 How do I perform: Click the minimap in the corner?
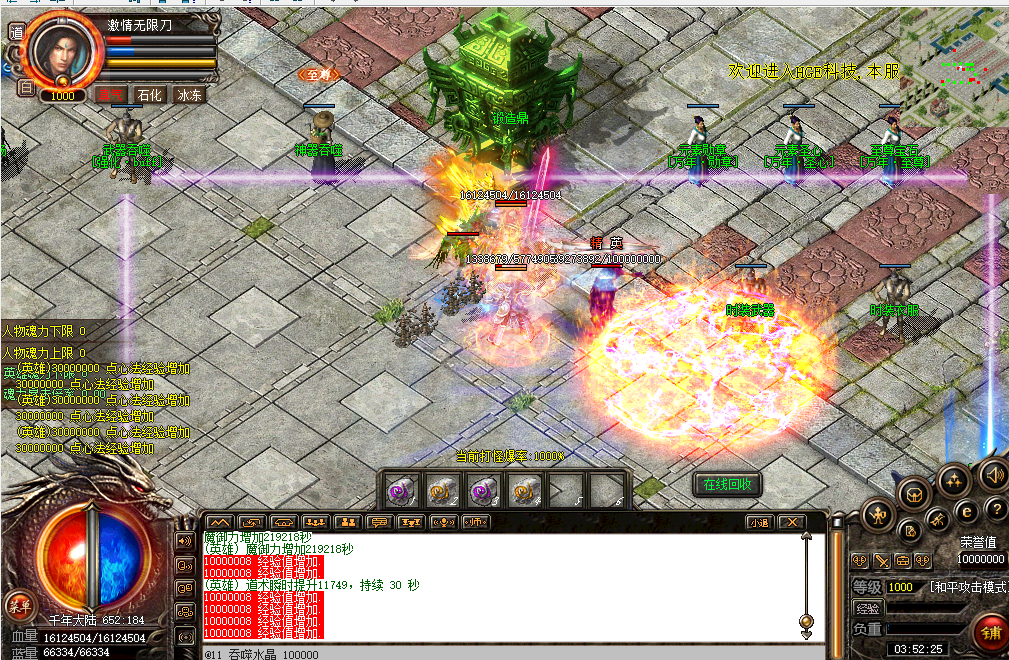click(954, 58)
